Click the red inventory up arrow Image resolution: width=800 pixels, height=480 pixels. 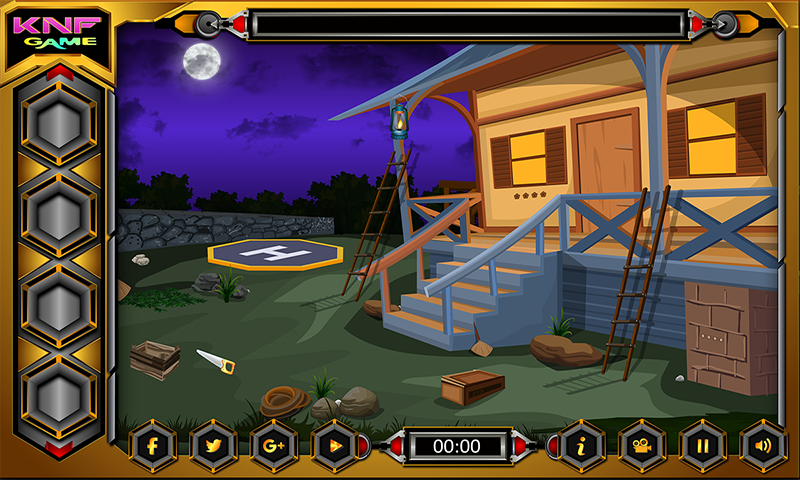[x=59, y=72]
